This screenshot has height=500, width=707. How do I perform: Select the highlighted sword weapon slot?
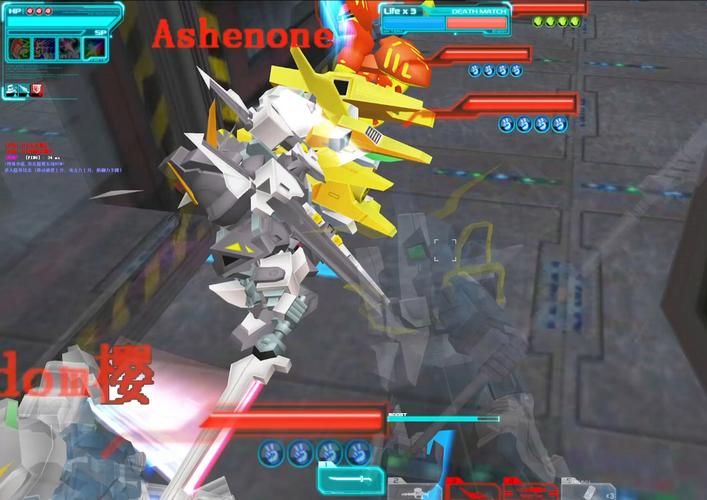pos(351,481)
